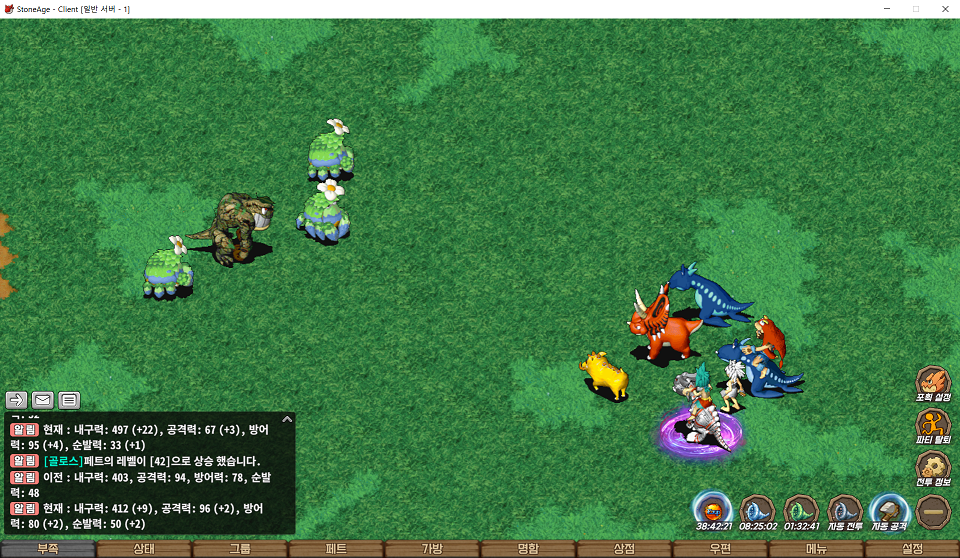Collapse the icon tray with the minus button
Image resolution: width=960 pixels, height=558 pixels.
pos(932,510)
